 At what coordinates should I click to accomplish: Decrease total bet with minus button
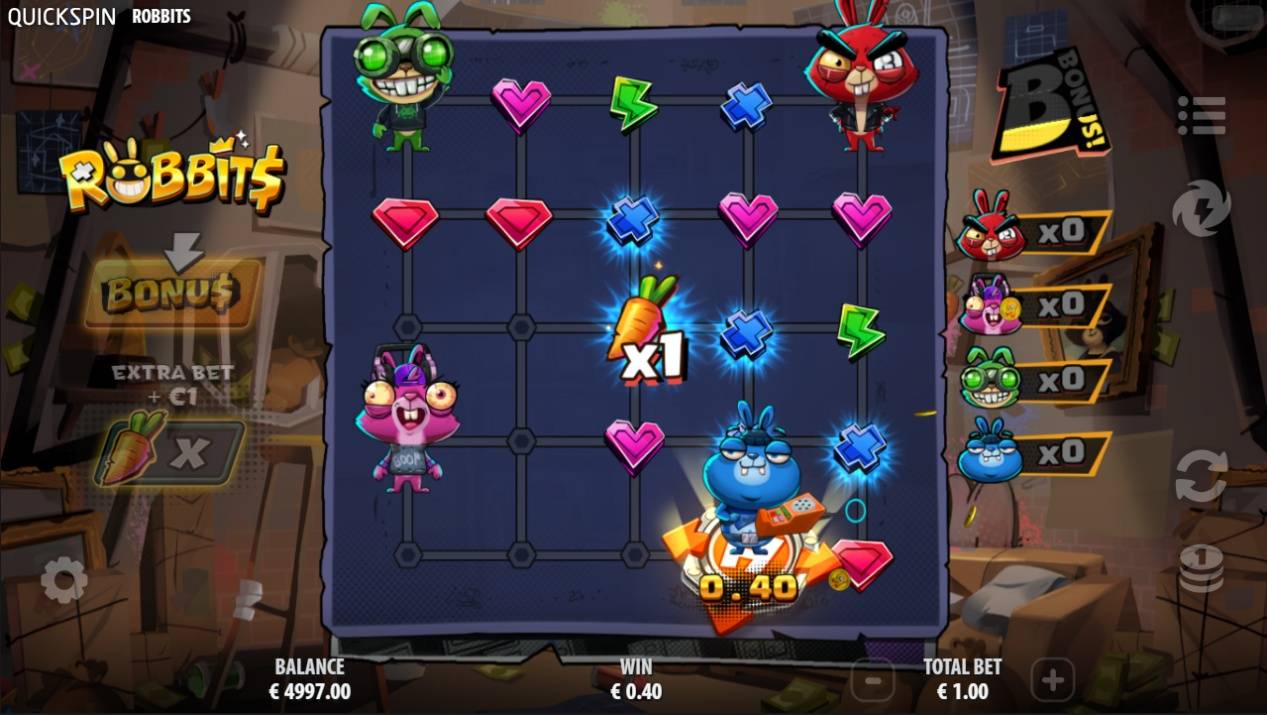pos(873,681)
